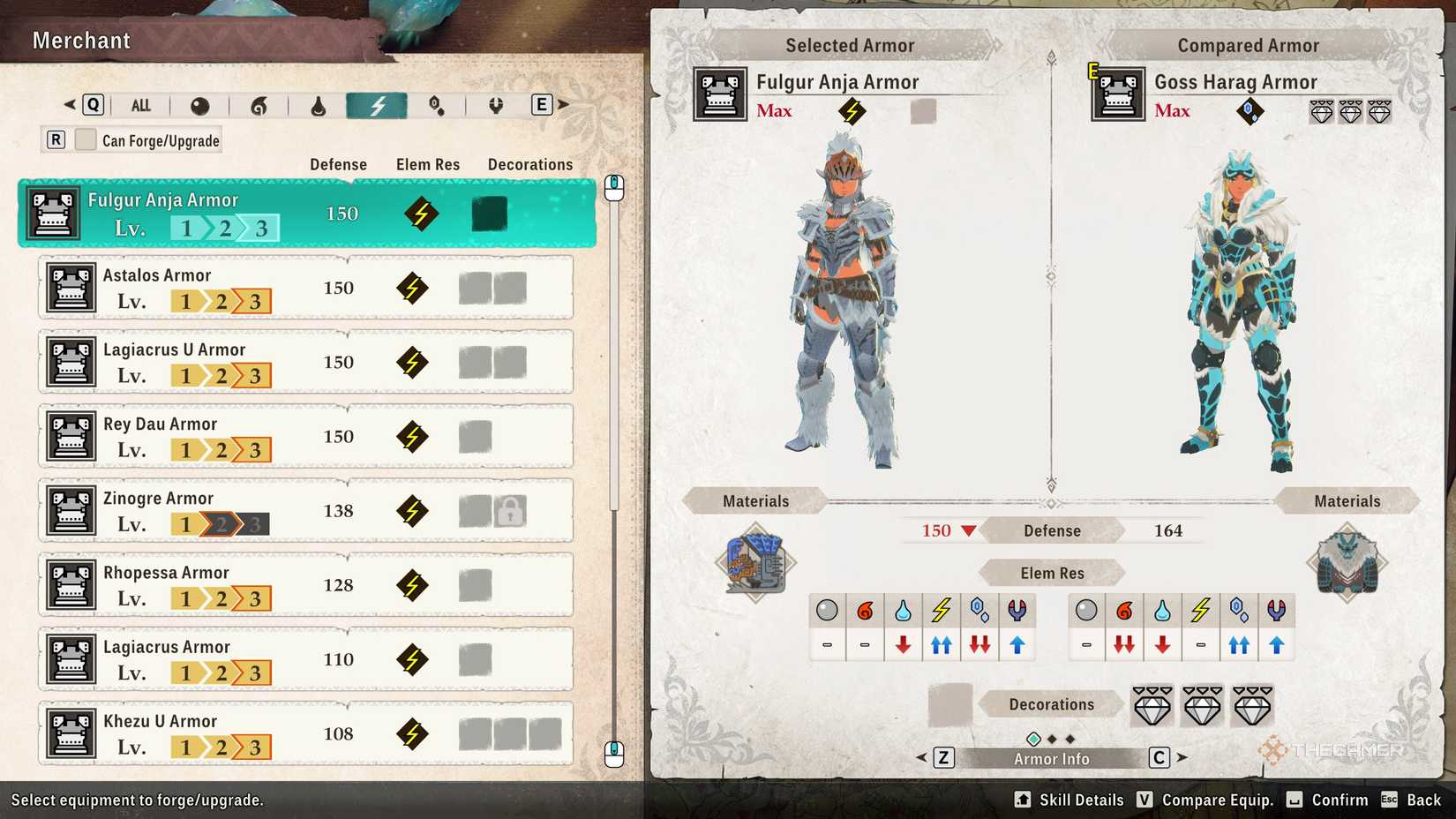Click the Fulgur Anja materials monster icon
The width and height of the screenshot is (1456, 819).
755,565
